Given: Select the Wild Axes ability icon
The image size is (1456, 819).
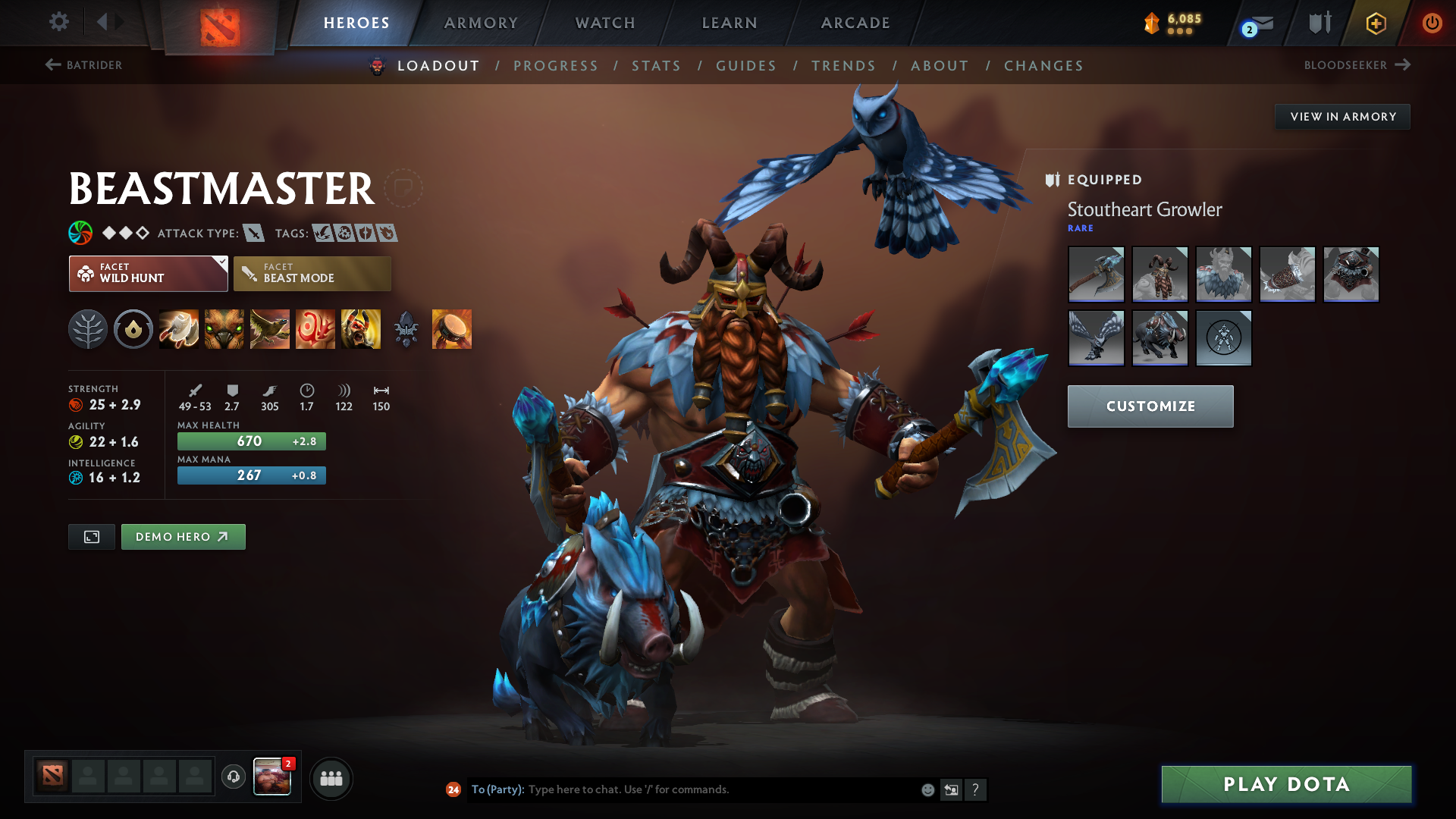Looking at the screenshot, I should (179, 329).
